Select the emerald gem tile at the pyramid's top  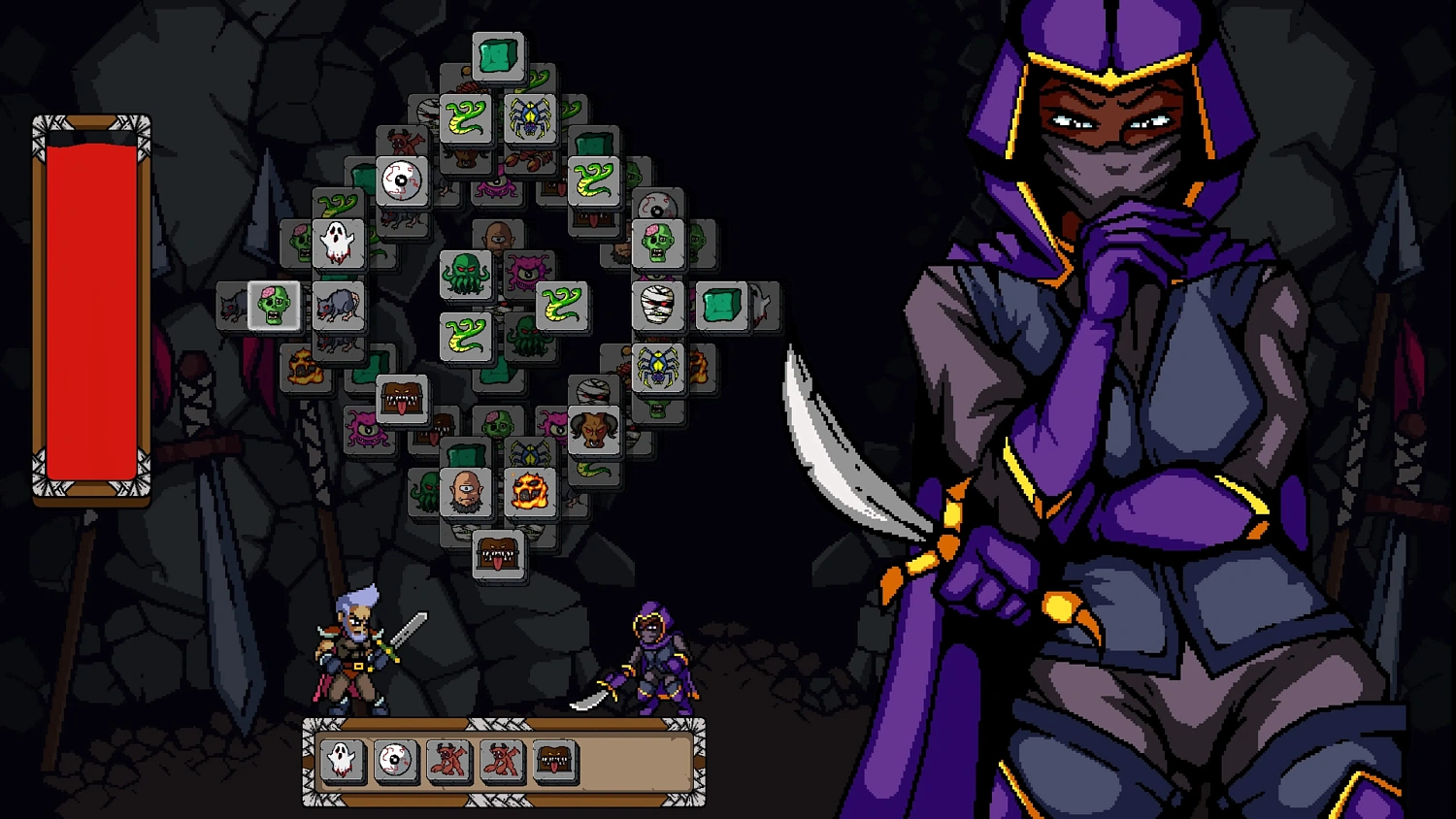[497, 55]
